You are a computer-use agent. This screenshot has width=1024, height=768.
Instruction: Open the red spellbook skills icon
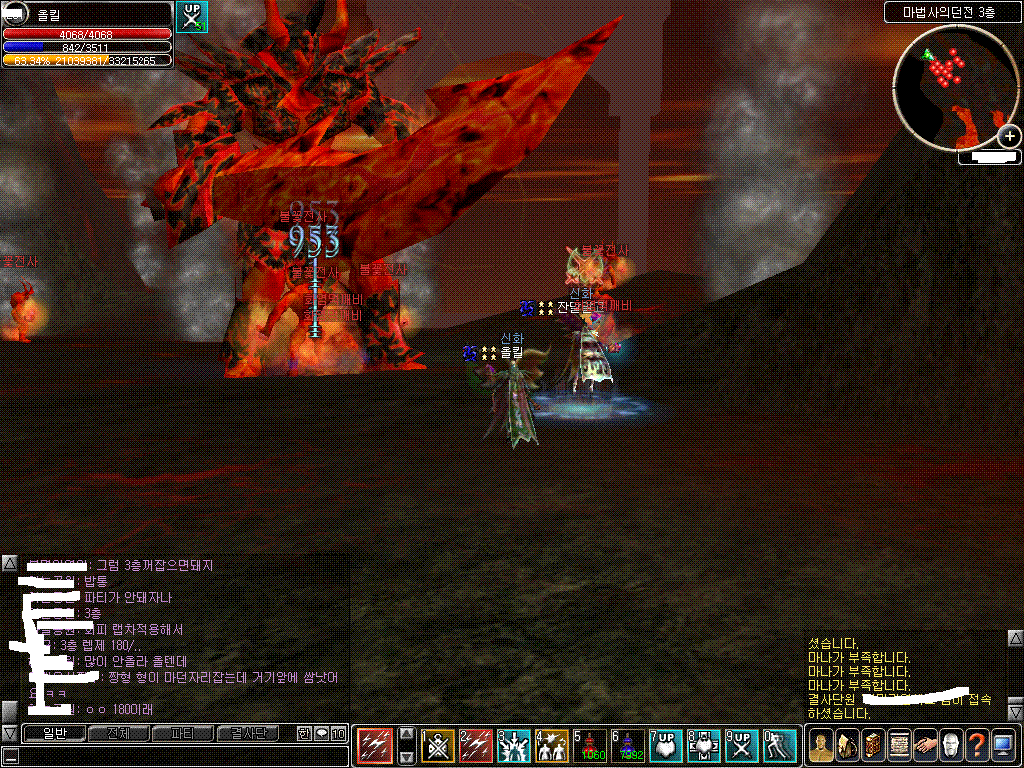point(872,745)
